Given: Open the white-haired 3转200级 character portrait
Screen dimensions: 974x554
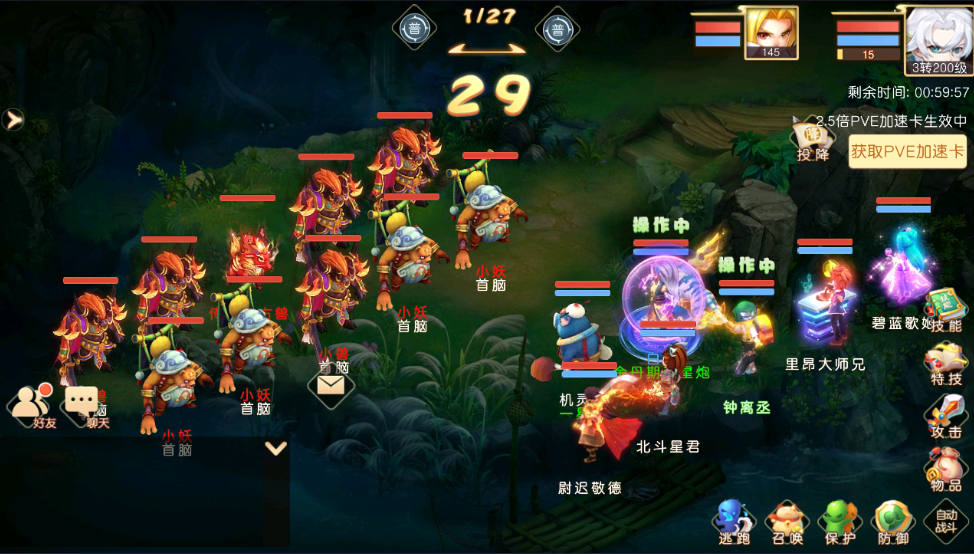Looking at the screenshot, I should [x=939, y=40].
